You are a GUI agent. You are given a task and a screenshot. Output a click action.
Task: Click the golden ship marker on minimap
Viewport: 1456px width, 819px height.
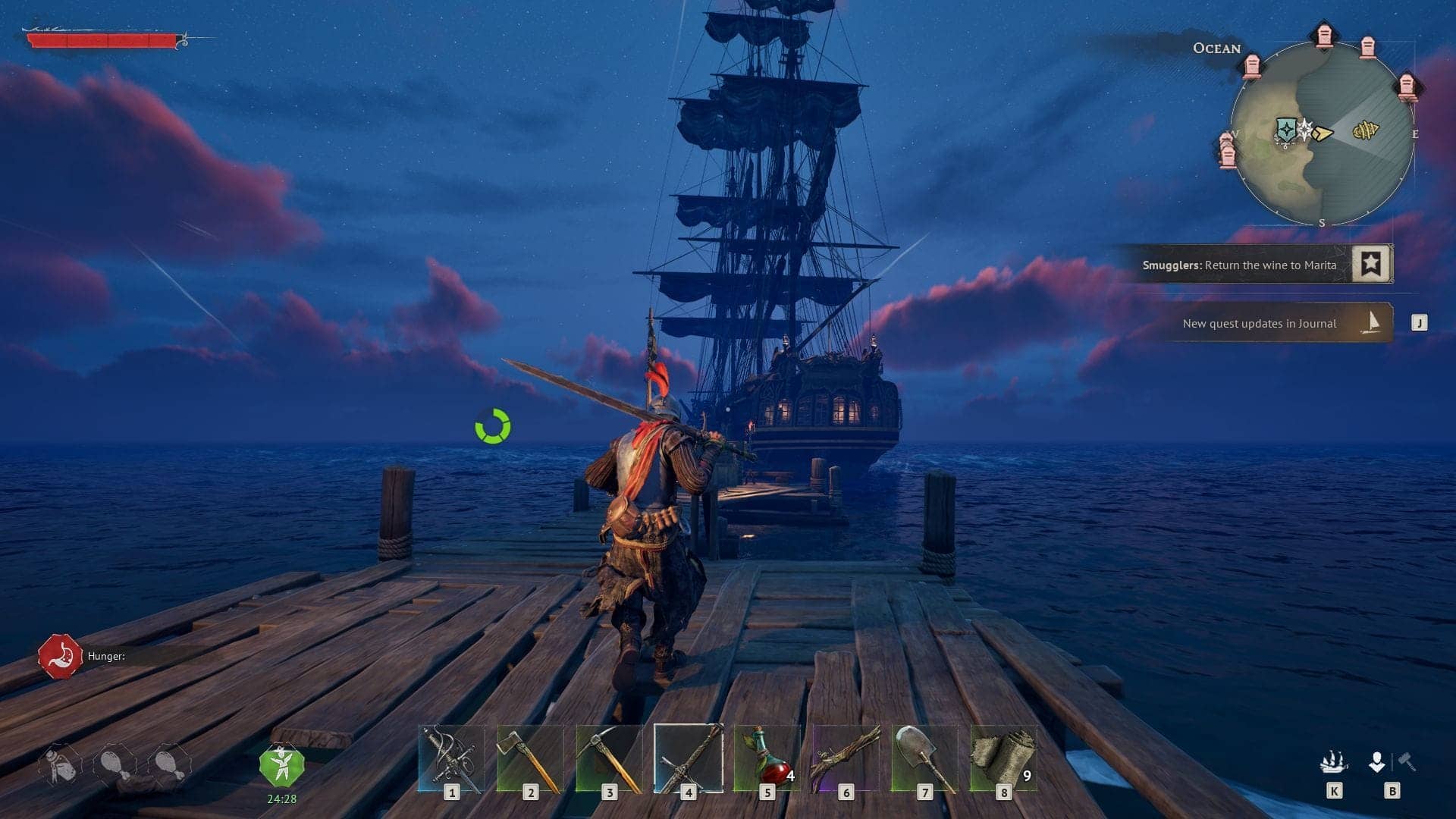[1366, 131]
